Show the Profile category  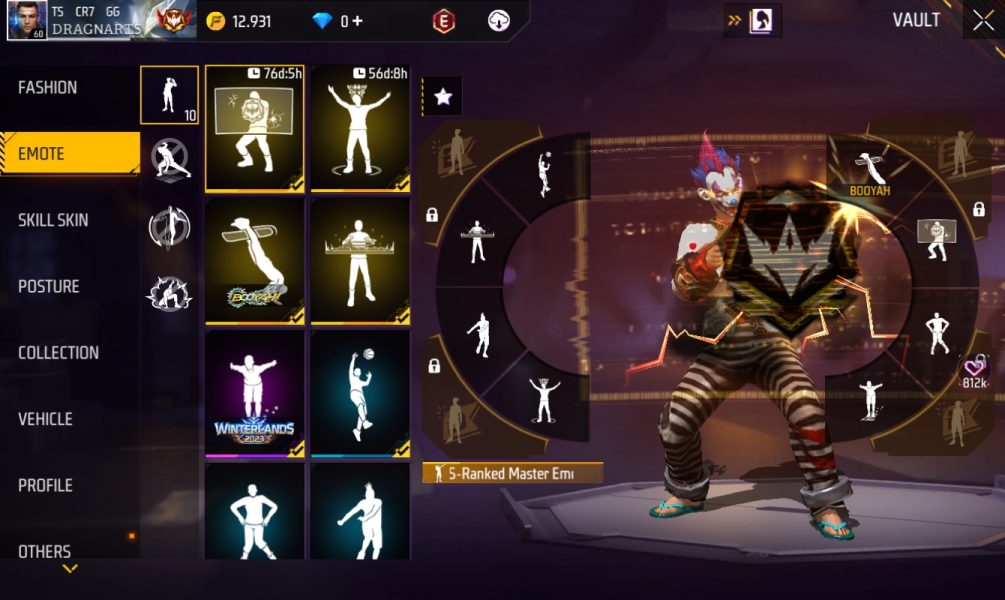coord(46,485)
